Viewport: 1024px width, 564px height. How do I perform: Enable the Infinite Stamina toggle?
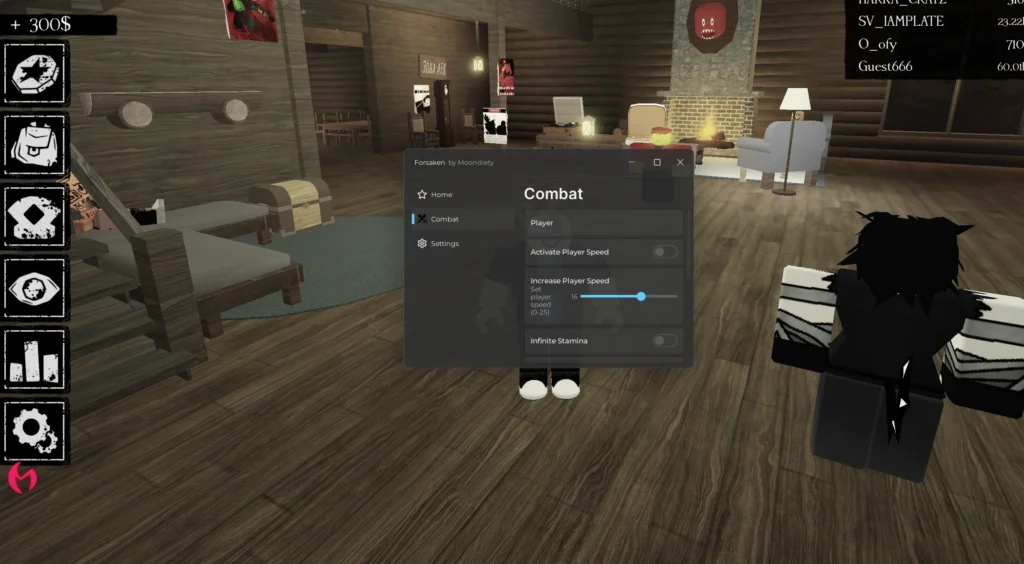pos(665,341)
